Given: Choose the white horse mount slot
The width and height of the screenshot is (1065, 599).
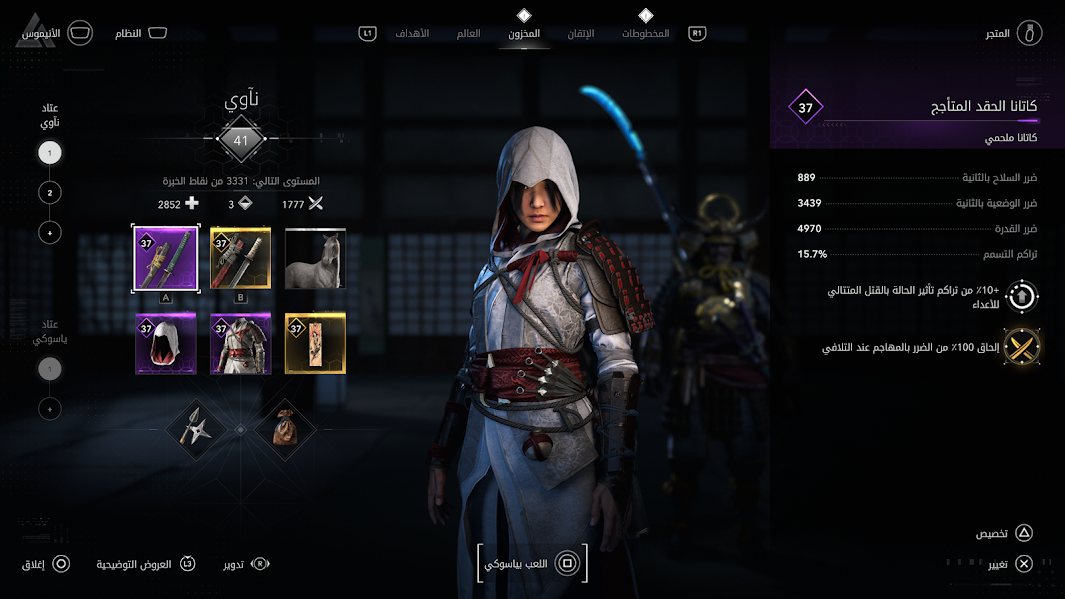Looking at the screenshot, I should [315, 258].
